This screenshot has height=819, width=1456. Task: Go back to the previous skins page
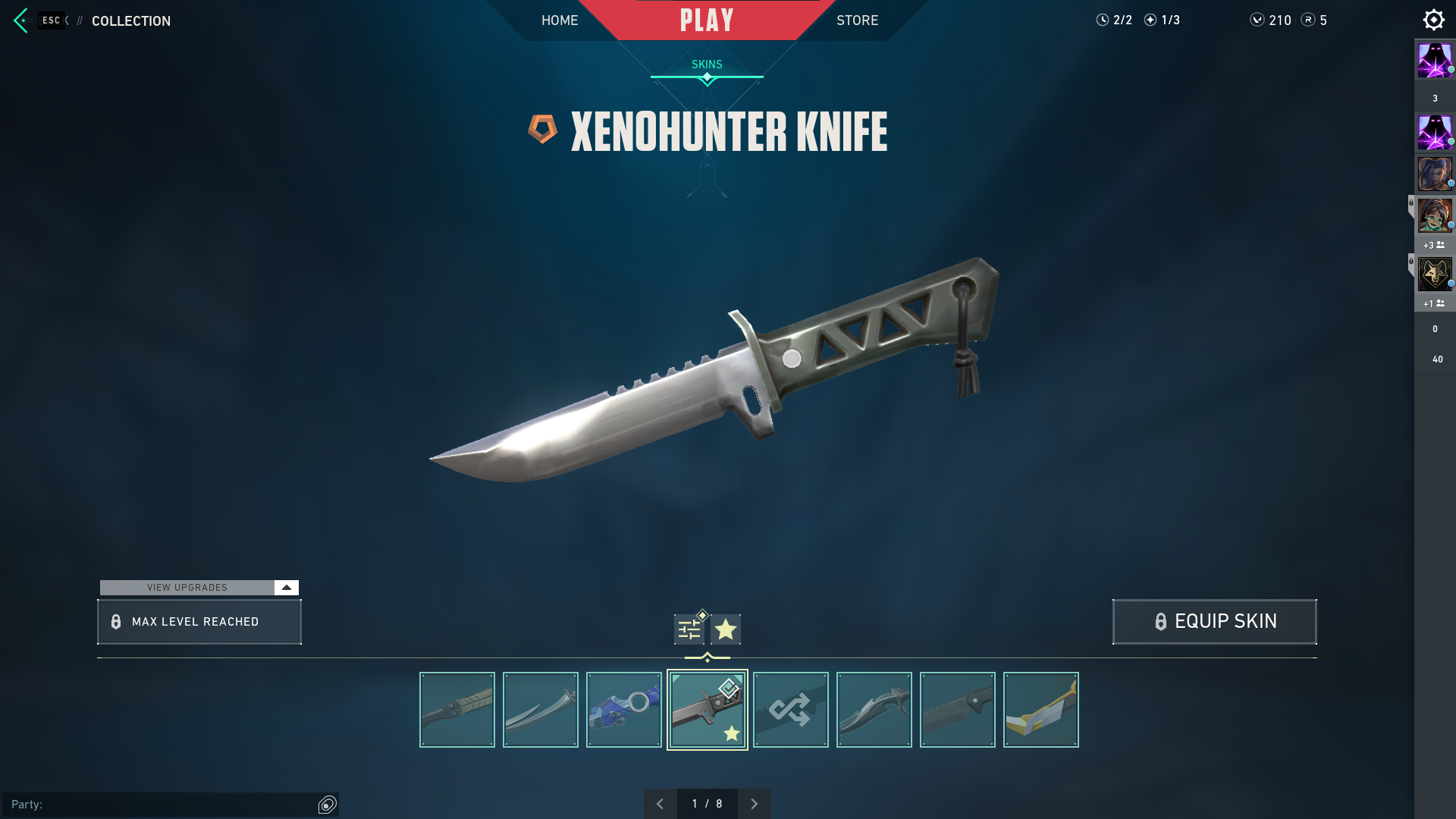pos(661,803)
